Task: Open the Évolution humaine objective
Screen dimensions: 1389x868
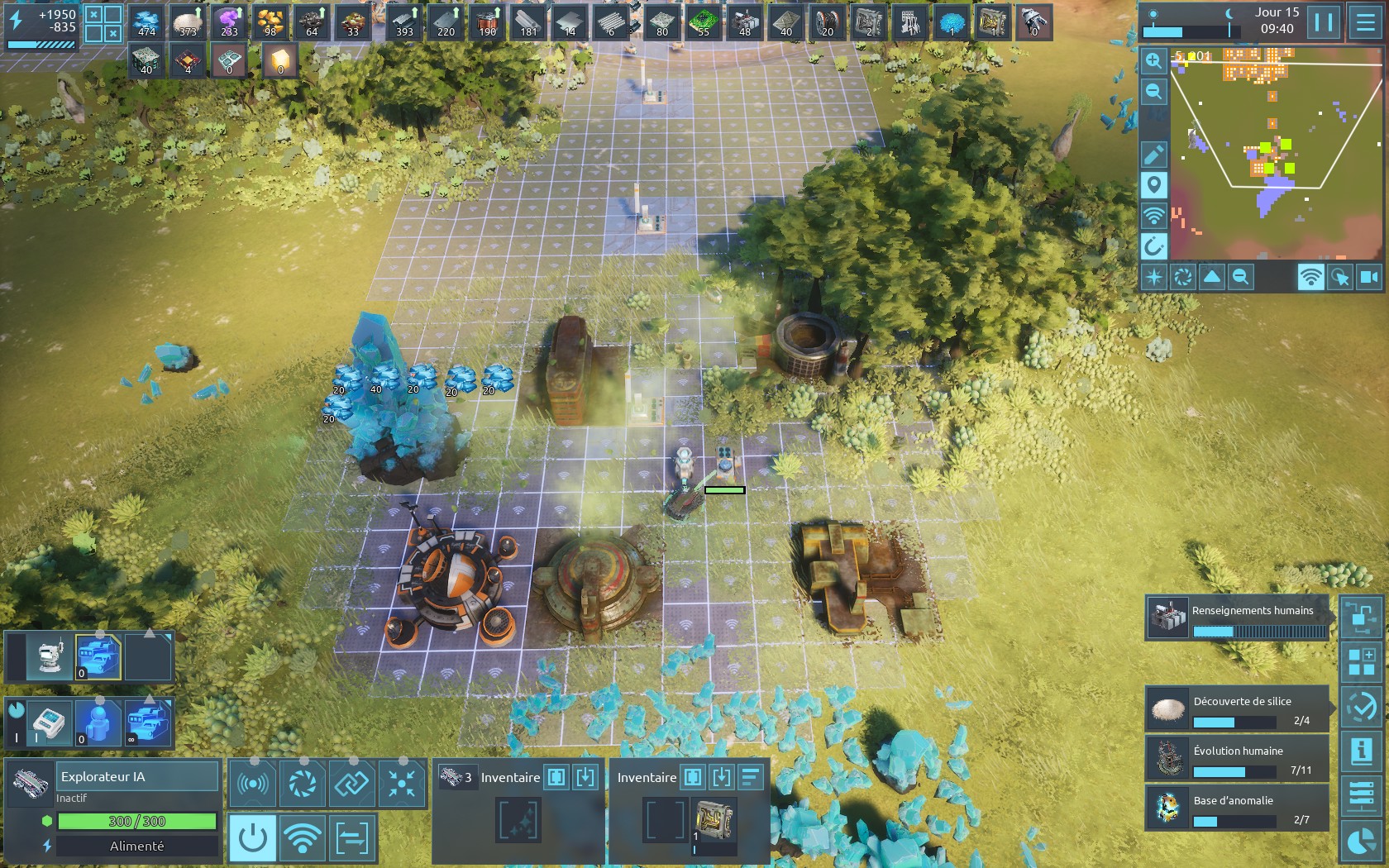Action: [1237, 759]
